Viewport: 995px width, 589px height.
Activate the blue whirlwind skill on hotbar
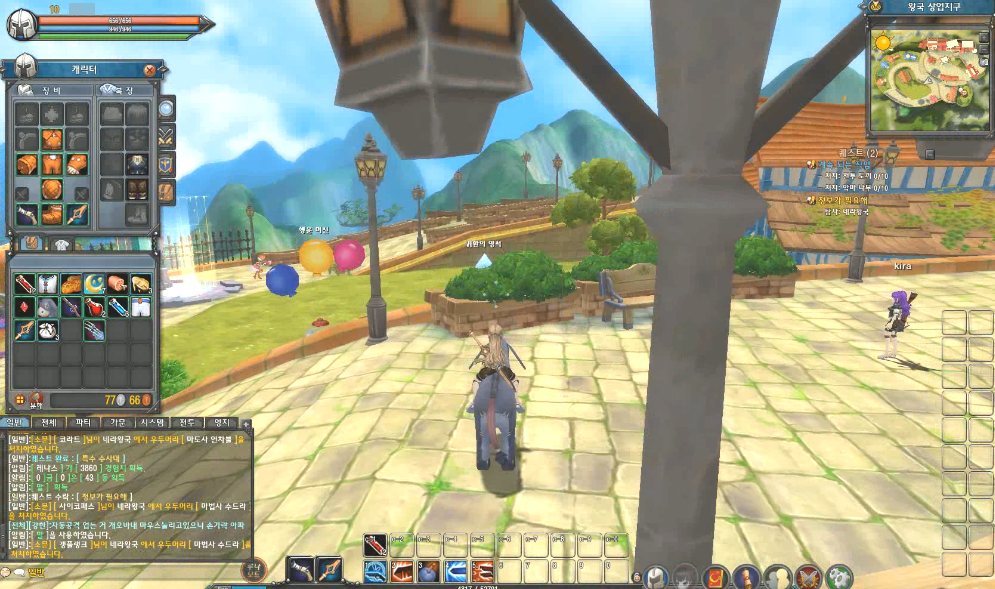coord(375,571)
